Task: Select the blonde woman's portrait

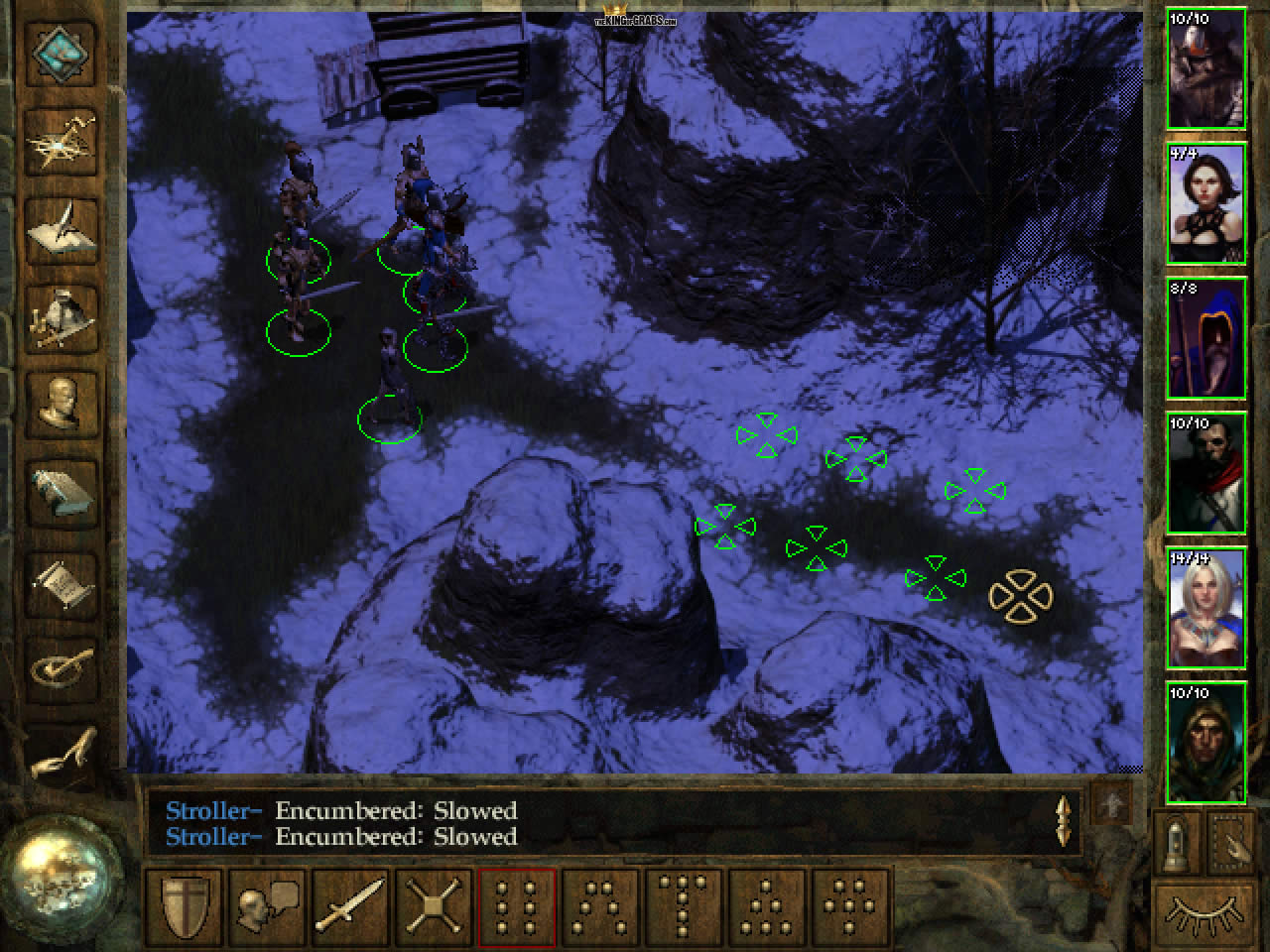Action: pos(1206,609)
